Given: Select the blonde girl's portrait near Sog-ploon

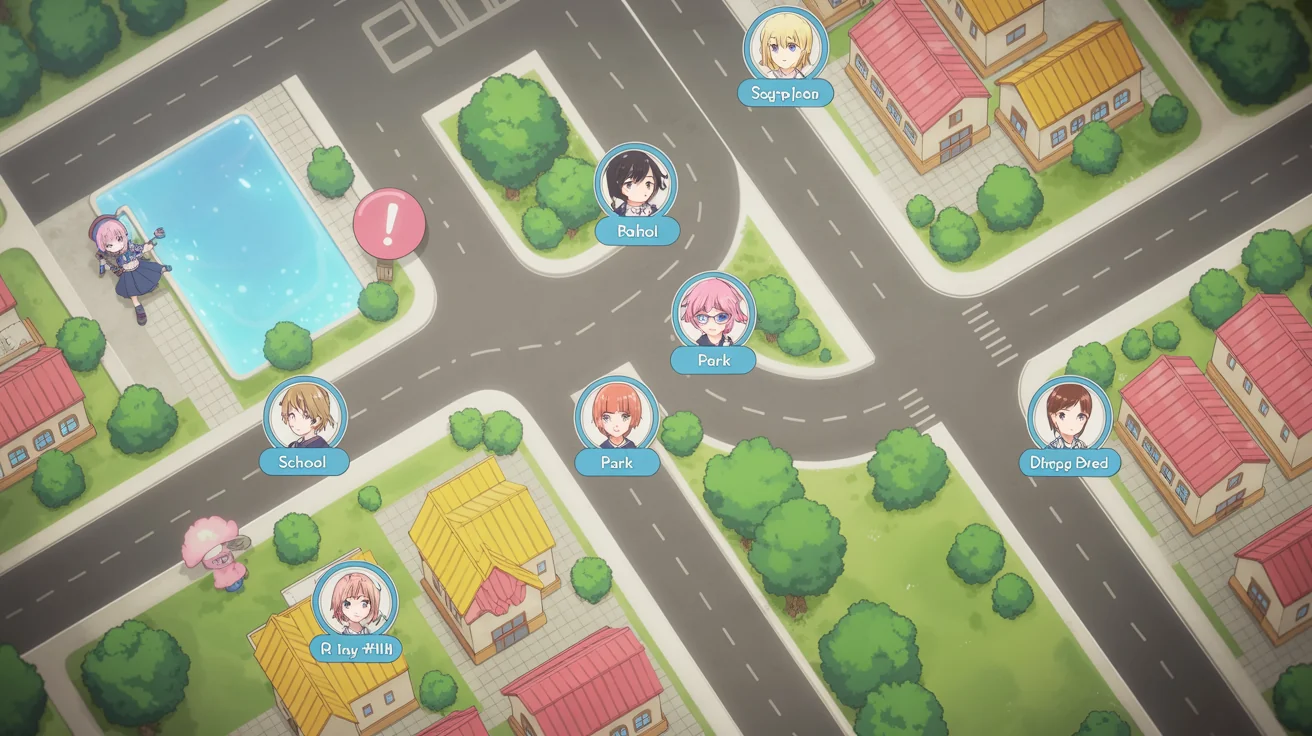Looking at the screenshot, I should click(x=784, y=48).
